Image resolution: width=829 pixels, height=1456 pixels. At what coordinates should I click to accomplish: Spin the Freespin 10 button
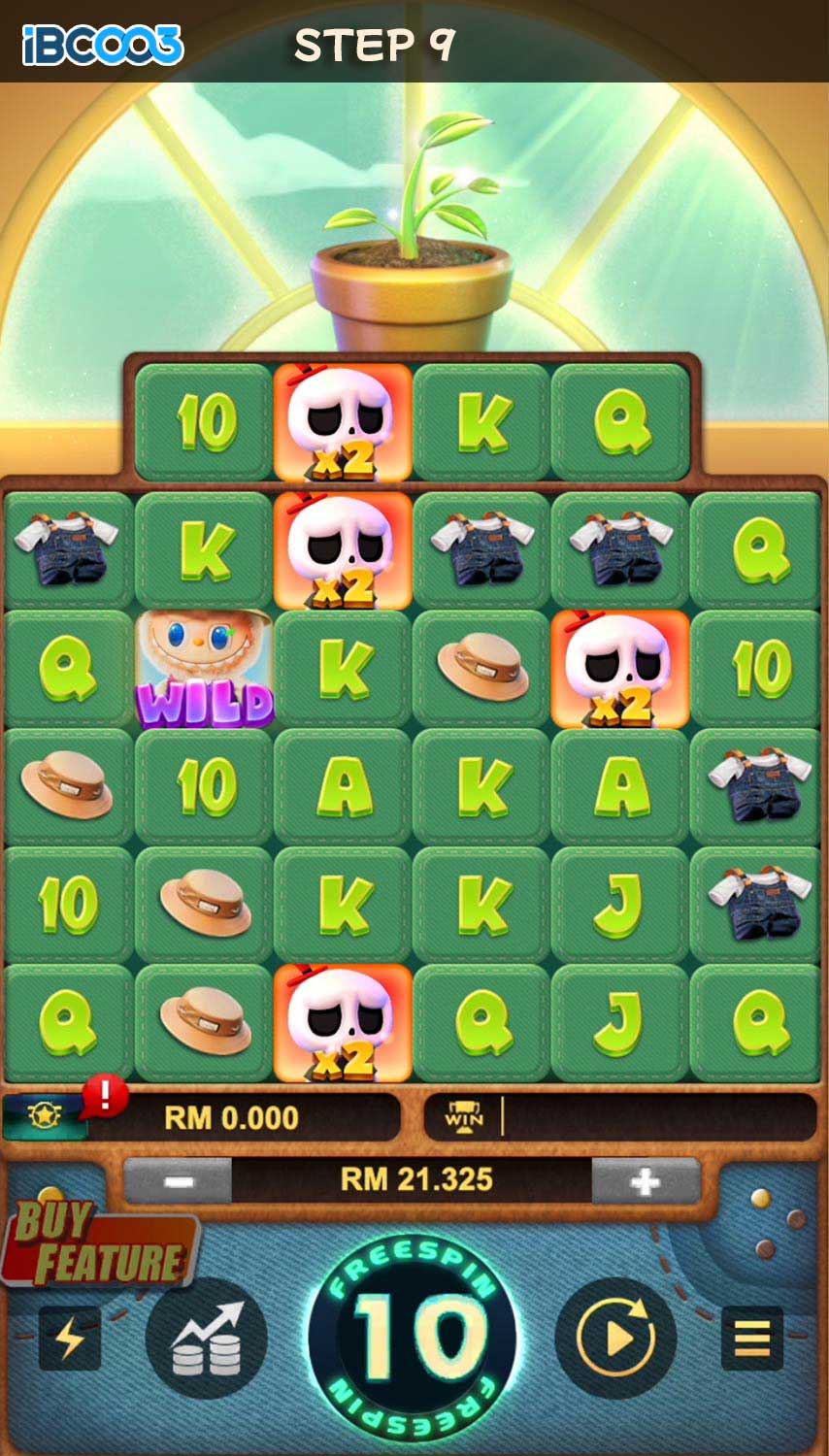414,1338
